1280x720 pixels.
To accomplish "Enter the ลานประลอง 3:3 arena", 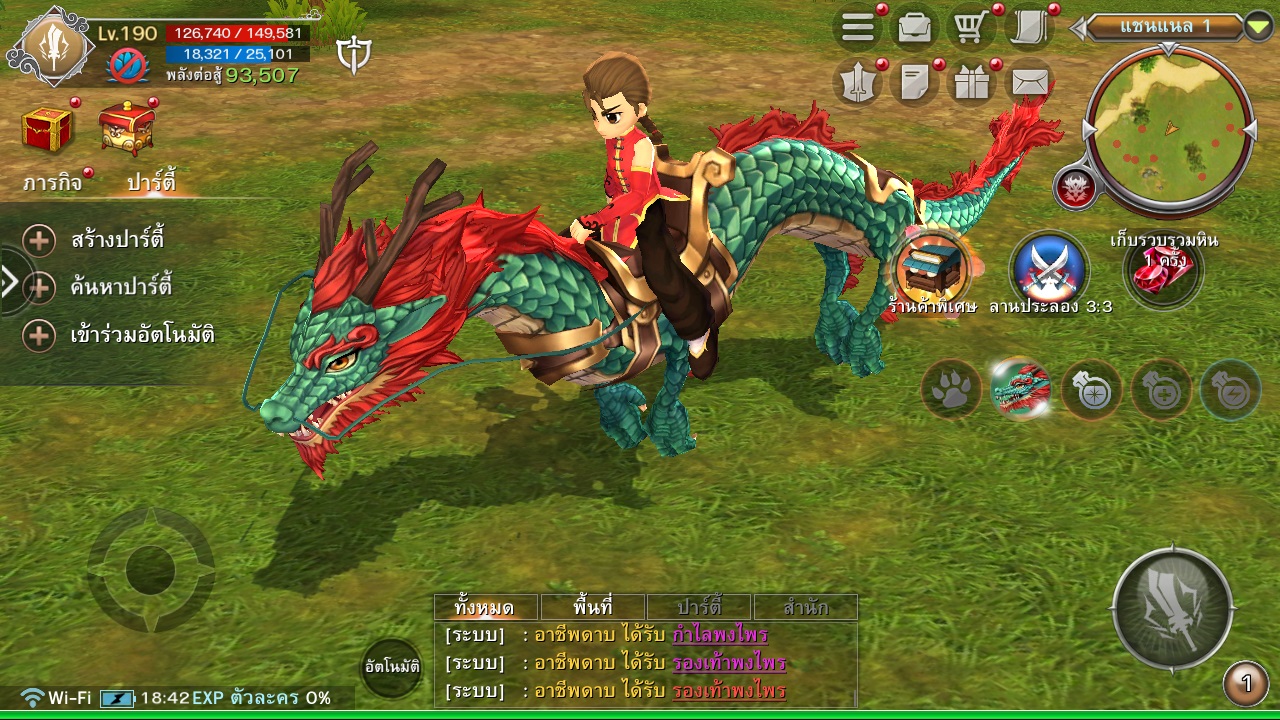I will click(1049, 268).
